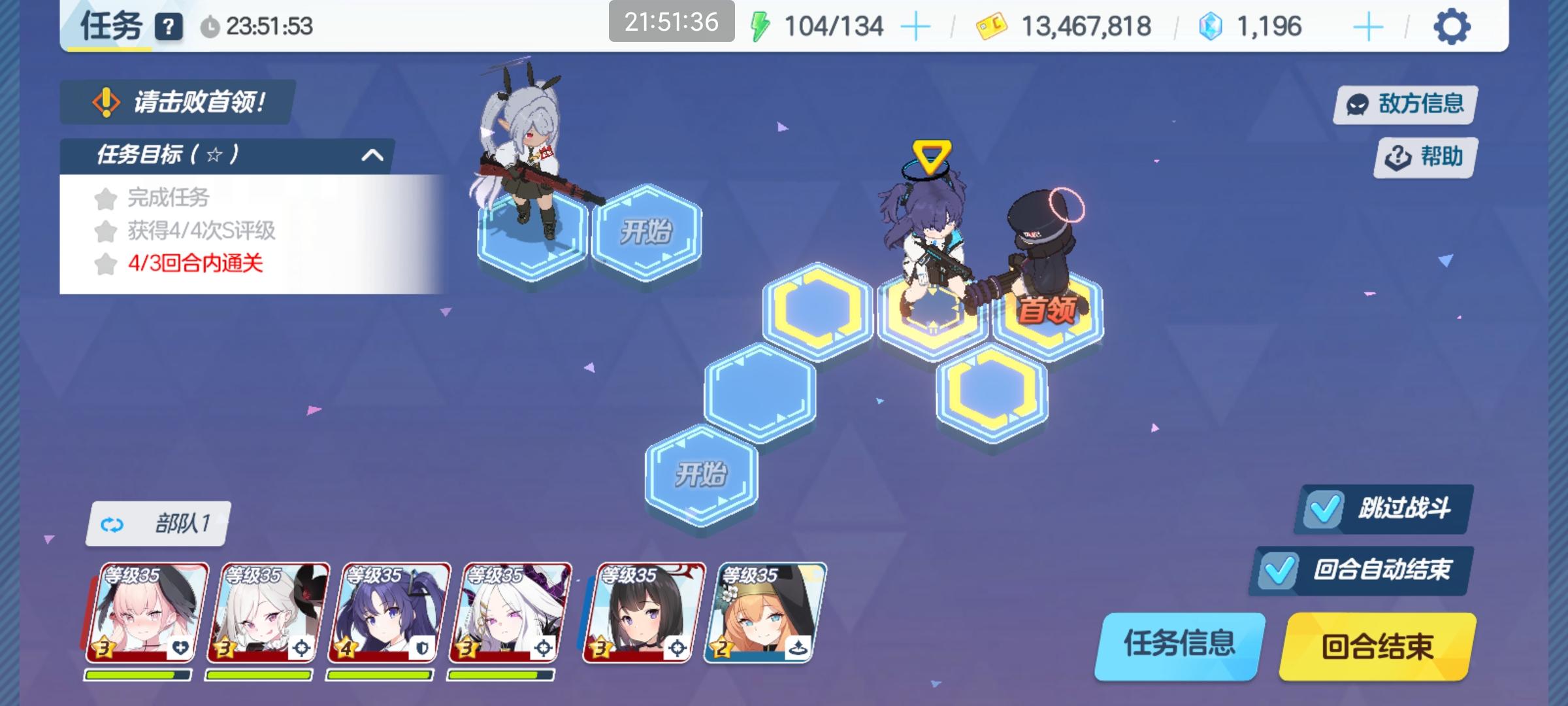Click the question mark help icon beside 任务
This screenshot has width=1568, height=706.
(x=169, y=27)
